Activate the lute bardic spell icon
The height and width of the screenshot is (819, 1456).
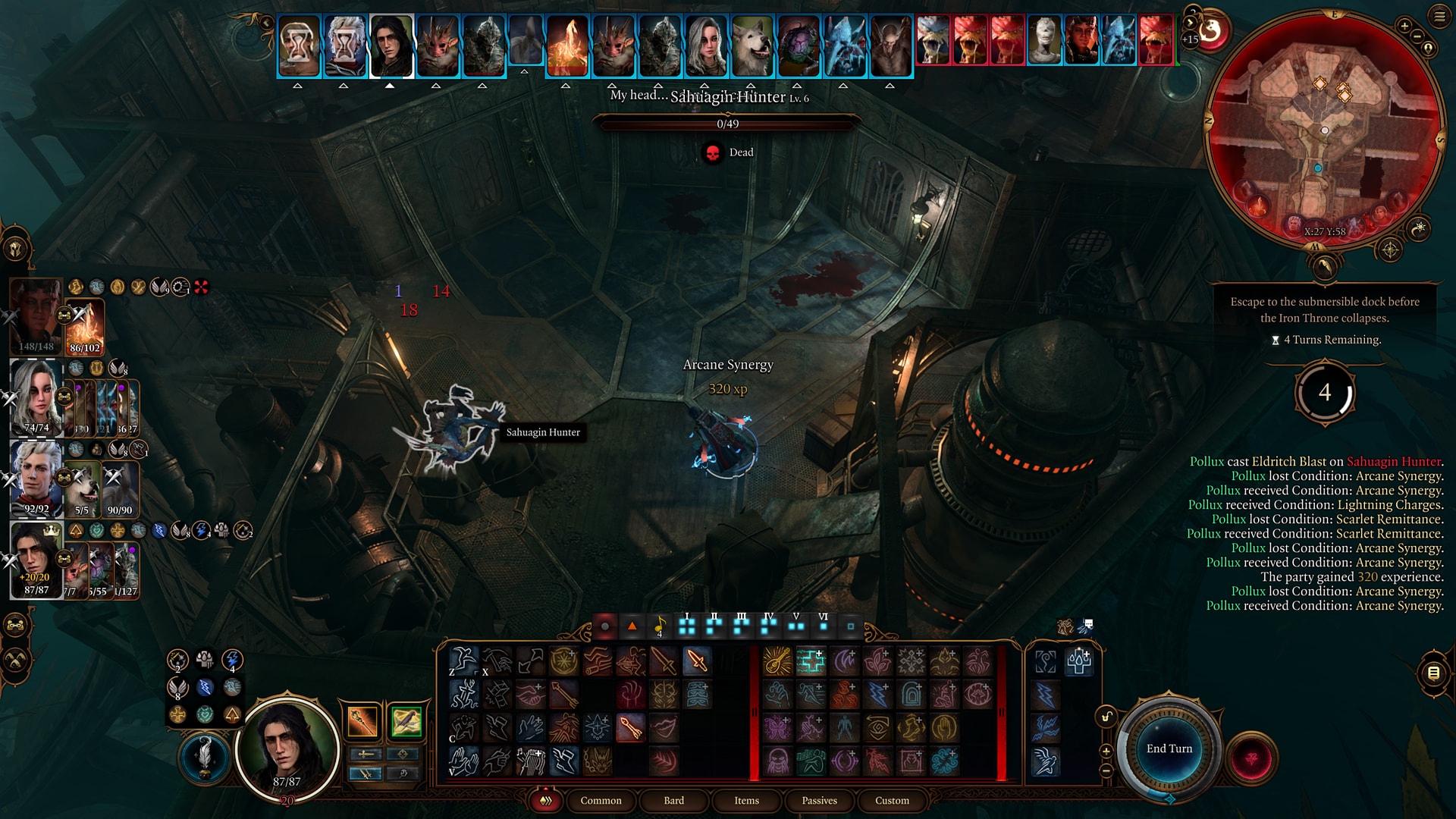[x=777, y=661]
